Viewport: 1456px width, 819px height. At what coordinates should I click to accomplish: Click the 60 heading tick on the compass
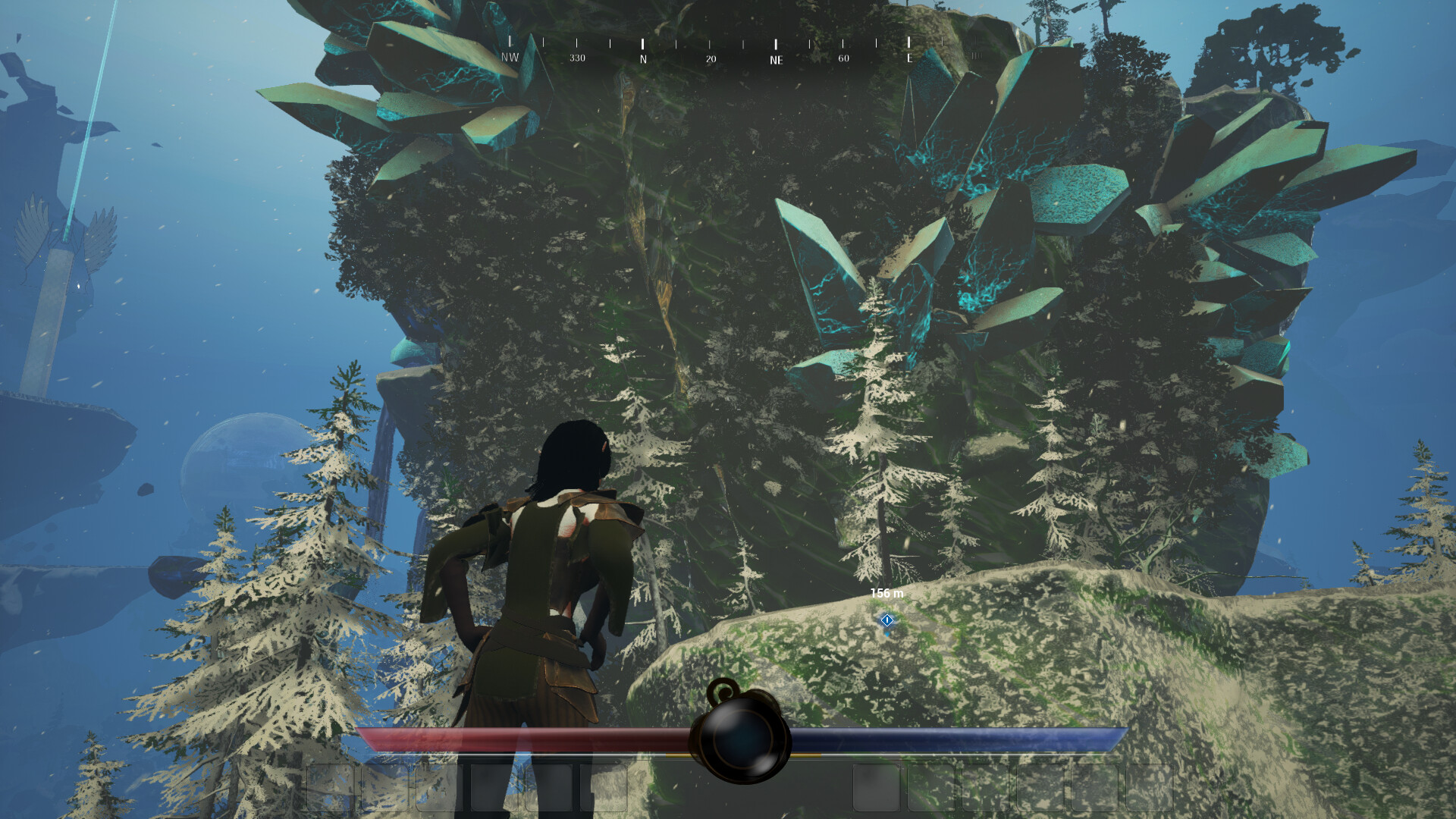click(x=843, y=53)
